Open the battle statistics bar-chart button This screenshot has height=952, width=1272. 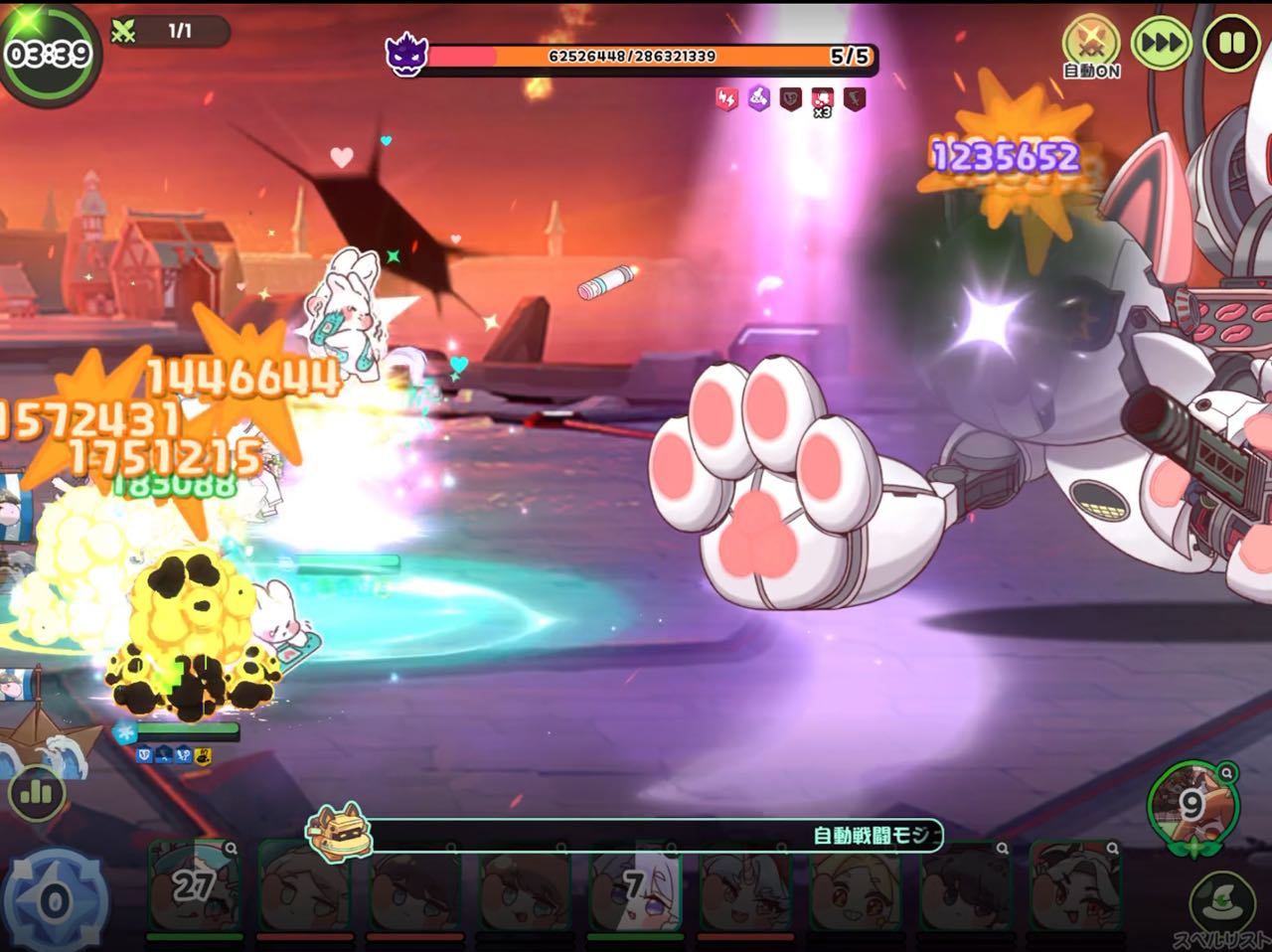(37, 792)
